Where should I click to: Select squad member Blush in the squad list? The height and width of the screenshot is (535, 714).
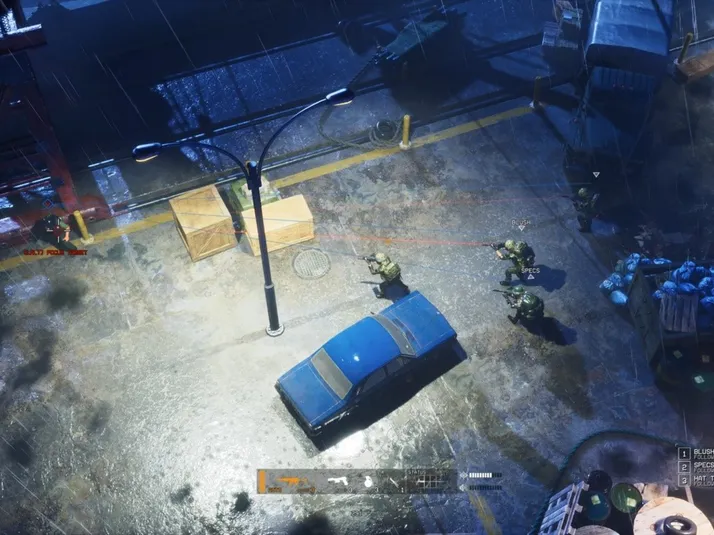point(695,454)
